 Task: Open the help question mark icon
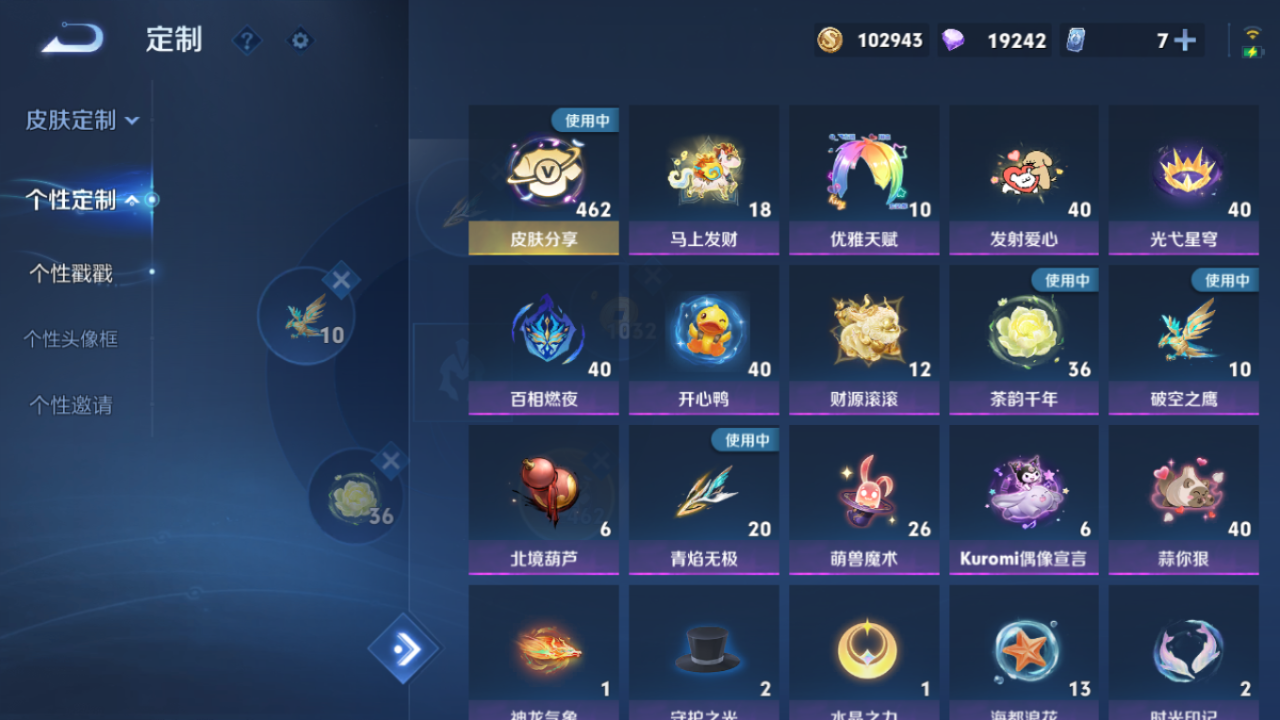(x=246, y=40)
